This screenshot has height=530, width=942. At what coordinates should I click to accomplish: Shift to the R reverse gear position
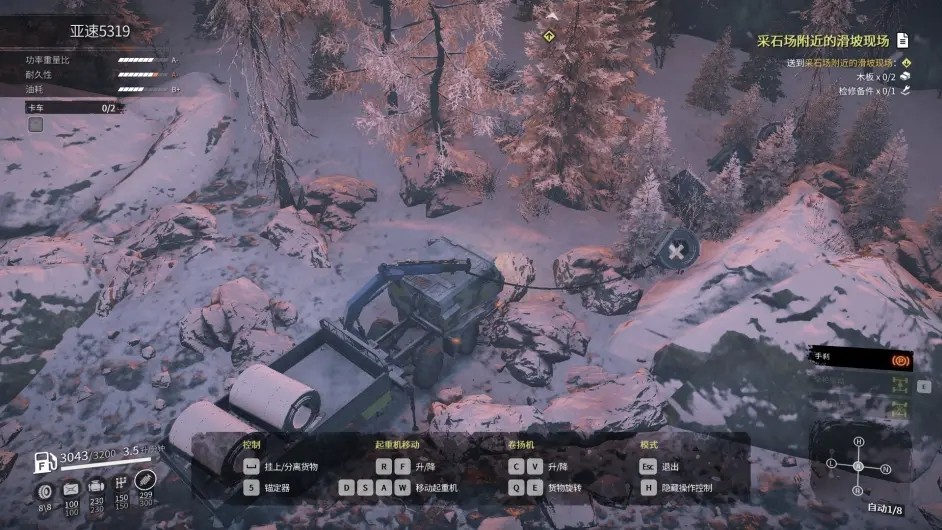pos(857,490)
